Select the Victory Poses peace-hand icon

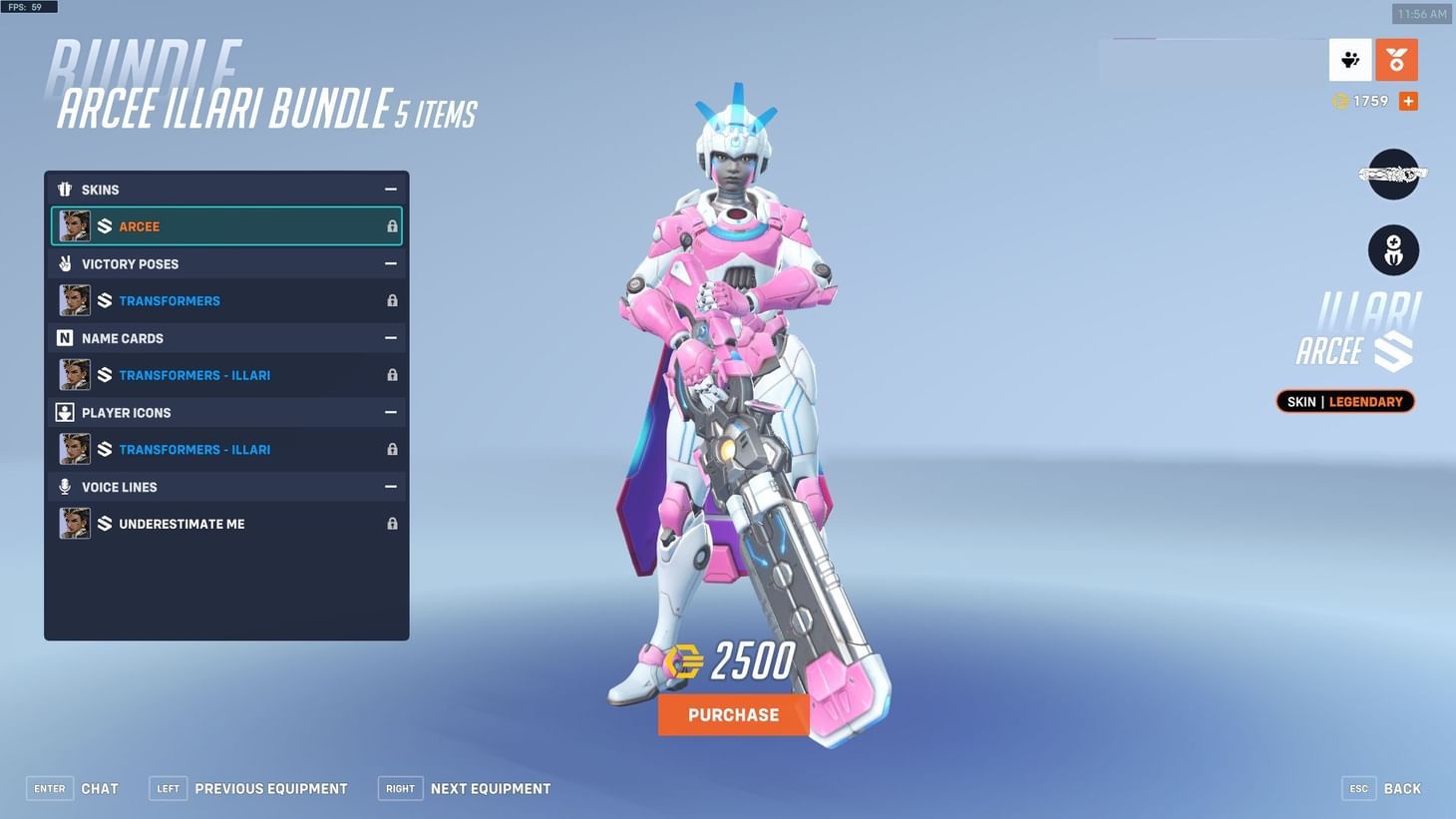(x=65, y=263)
